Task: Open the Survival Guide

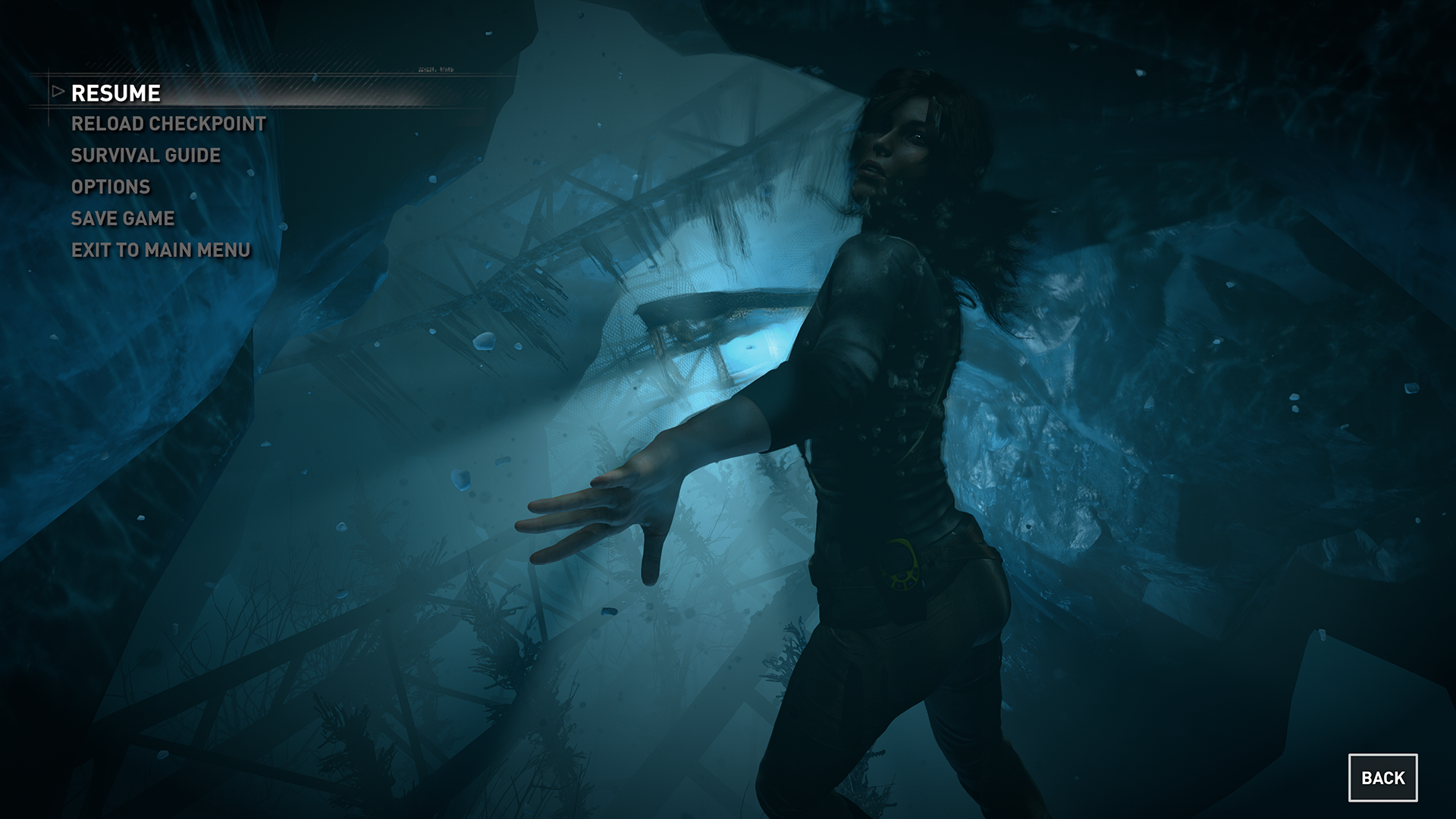Action: pos(146,155)
